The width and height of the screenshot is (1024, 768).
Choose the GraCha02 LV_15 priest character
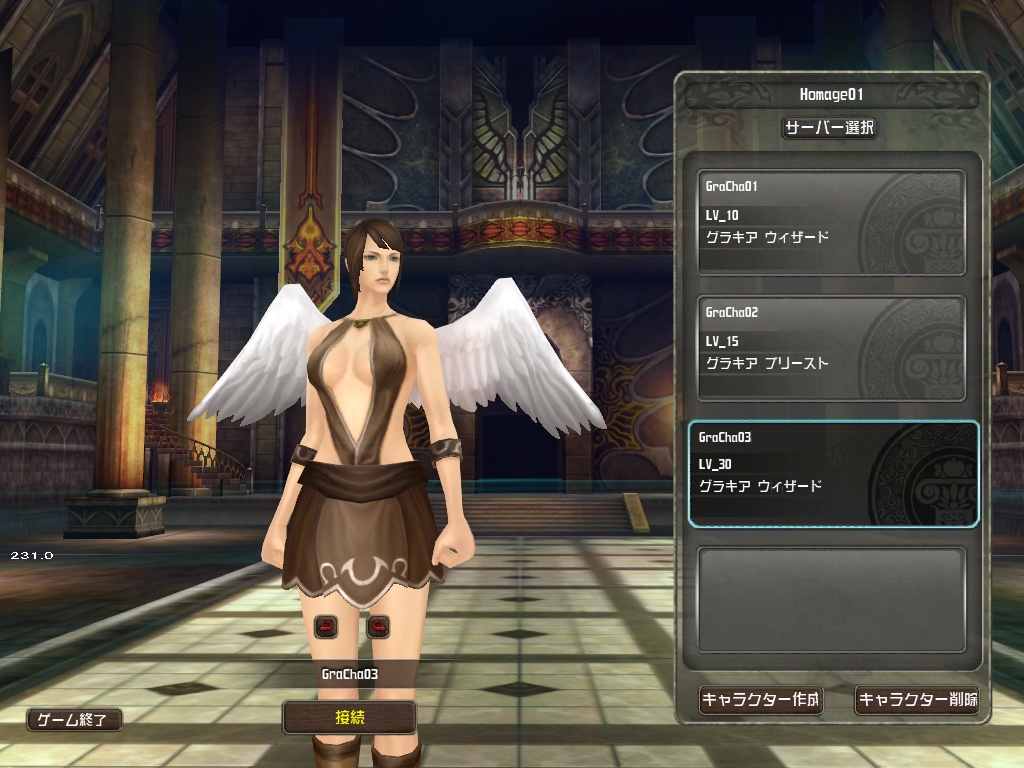[831, 348]
